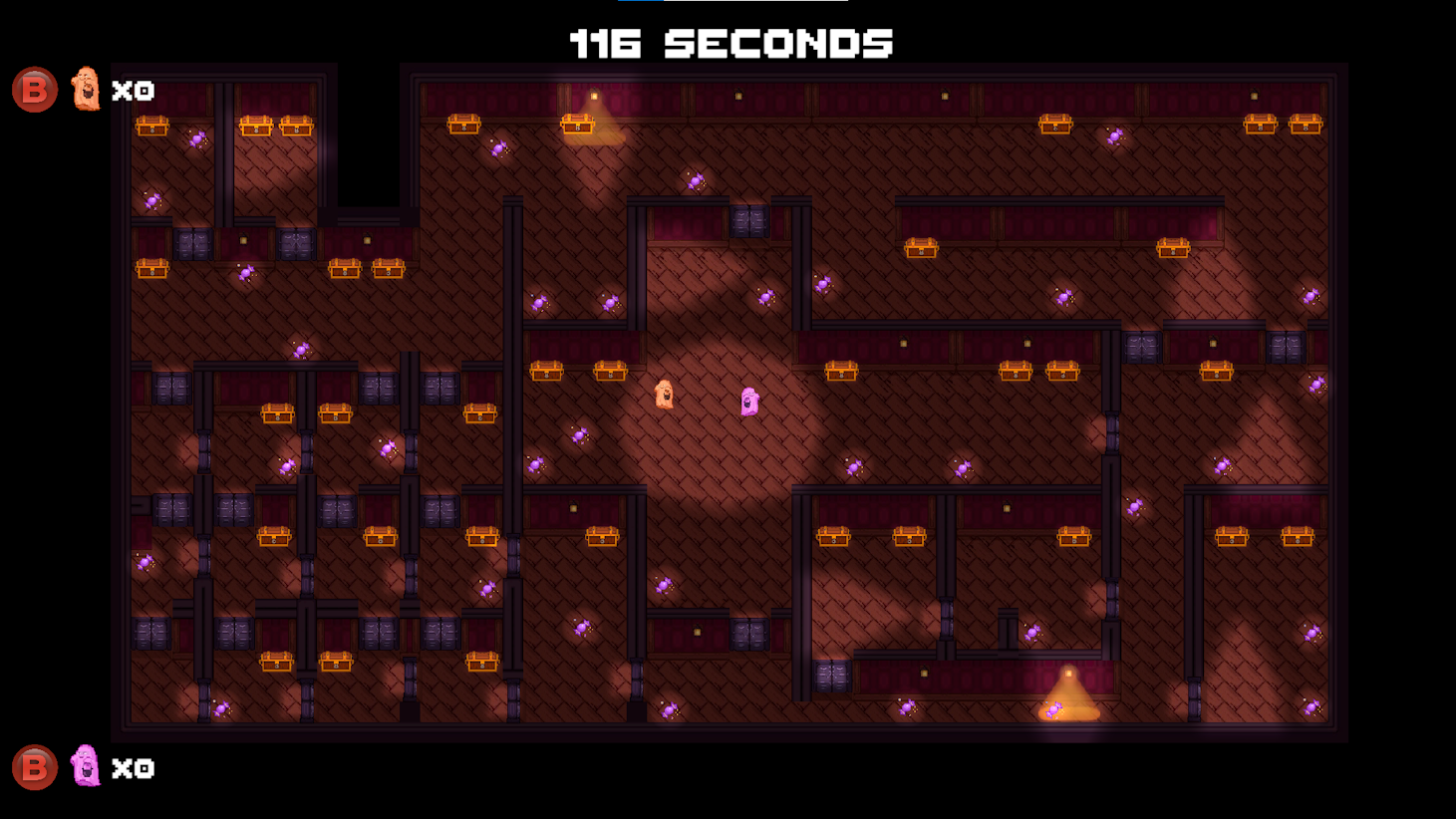This screenshot has height=819, width=1456.
Task: Click the pink ghost in the center room
Action: [748, 402]
